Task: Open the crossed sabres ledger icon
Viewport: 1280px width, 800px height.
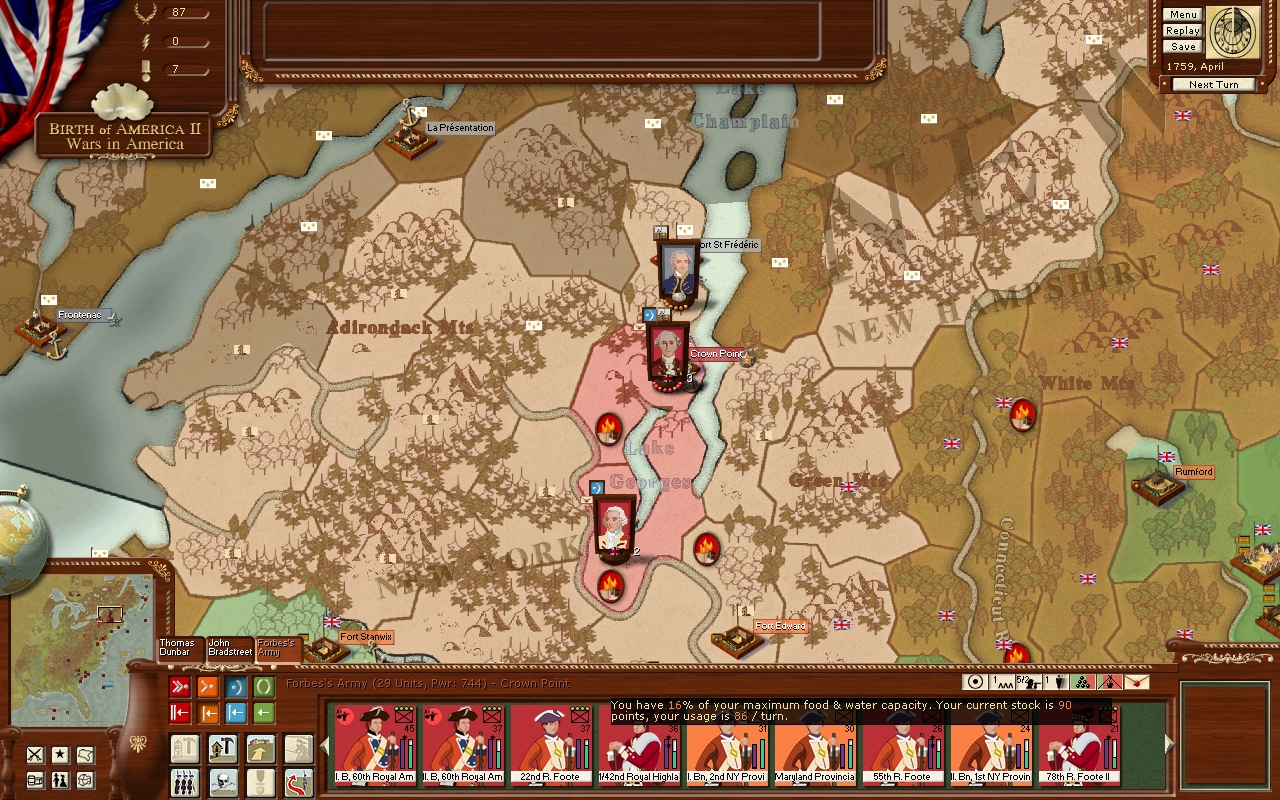Action: tap(35, 755)
